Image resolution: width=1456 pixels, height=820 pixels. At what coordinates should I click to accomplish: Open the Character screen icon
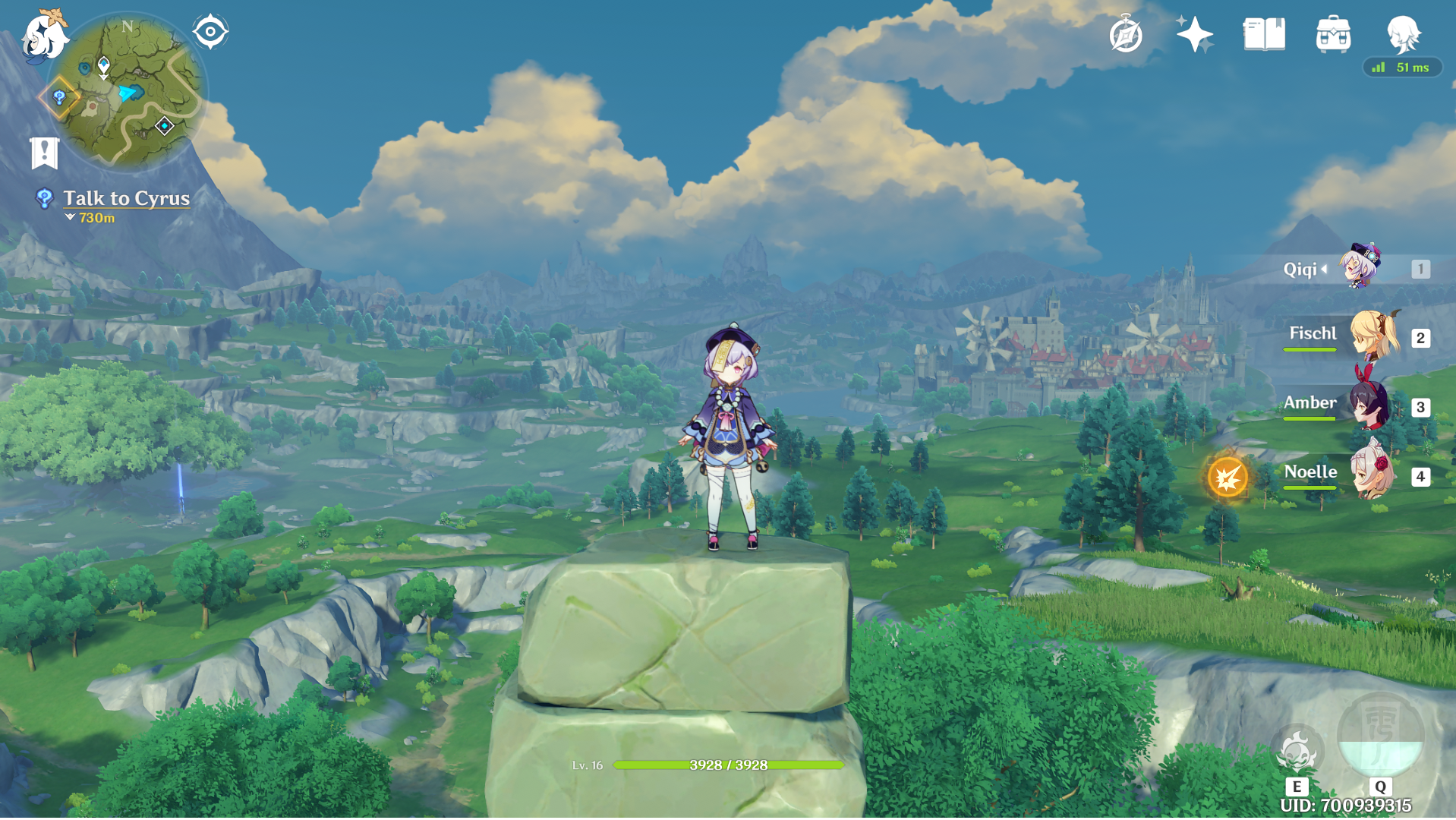pyautogui.click(x=1403, y=35)
